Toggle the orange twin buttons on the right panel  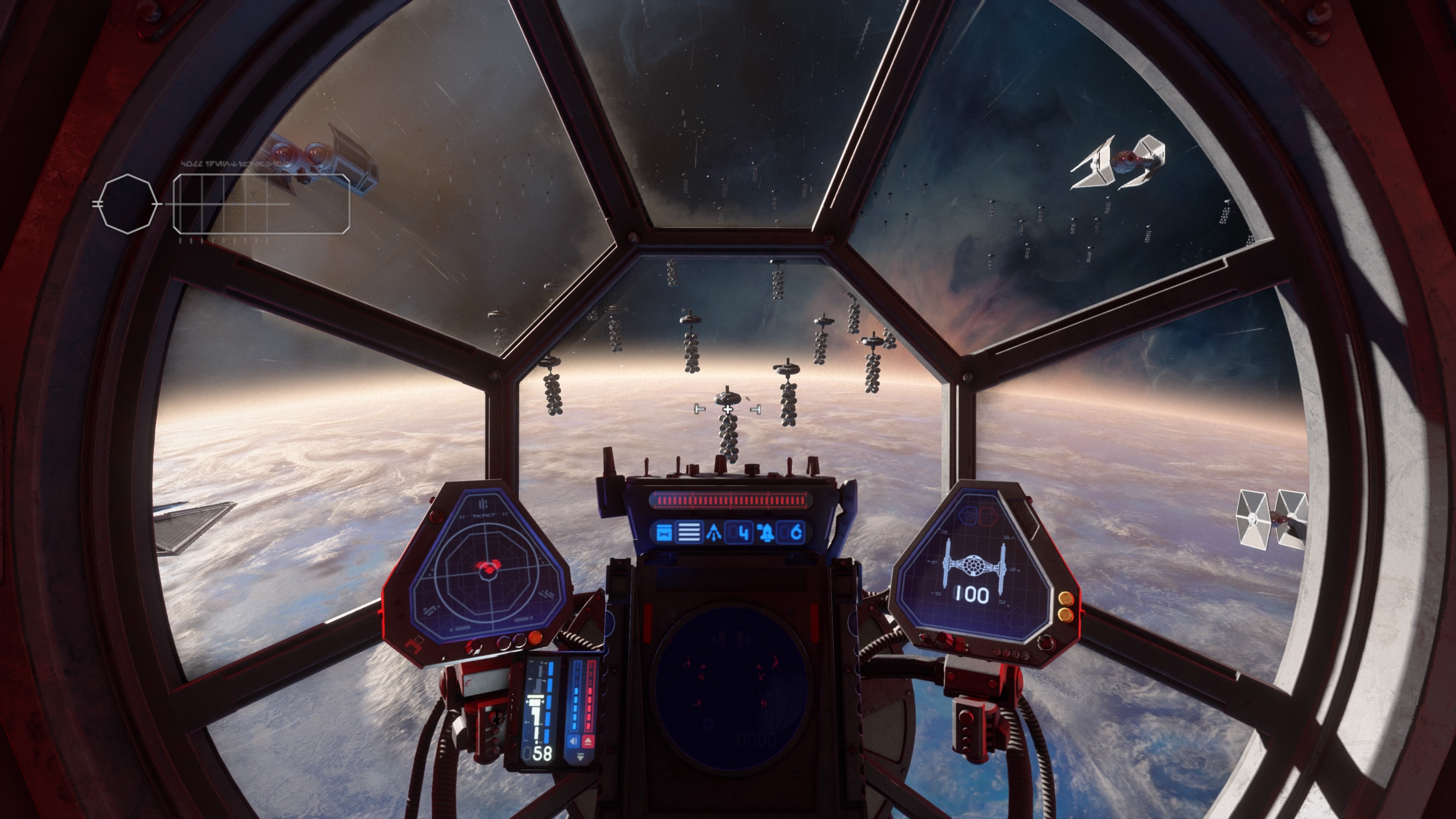[x=1066, y=607]
